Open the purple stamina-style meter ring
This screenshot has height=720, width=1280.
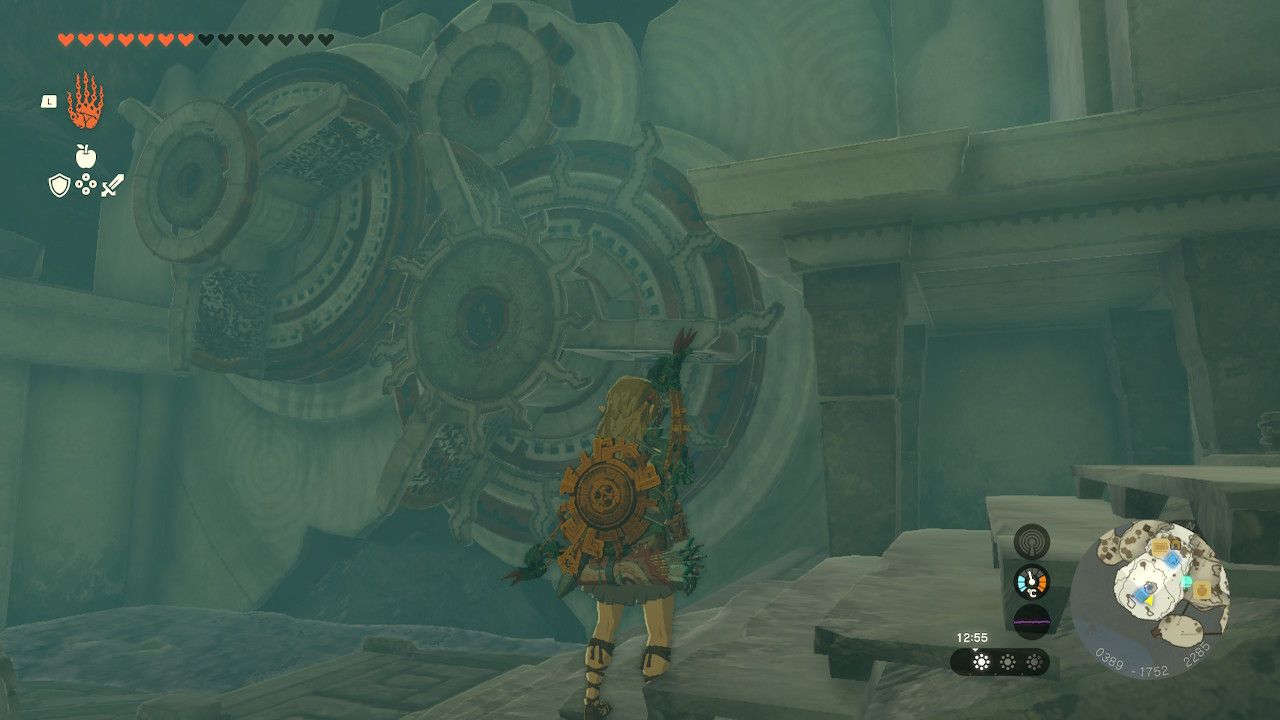[x=1032, y=622]
